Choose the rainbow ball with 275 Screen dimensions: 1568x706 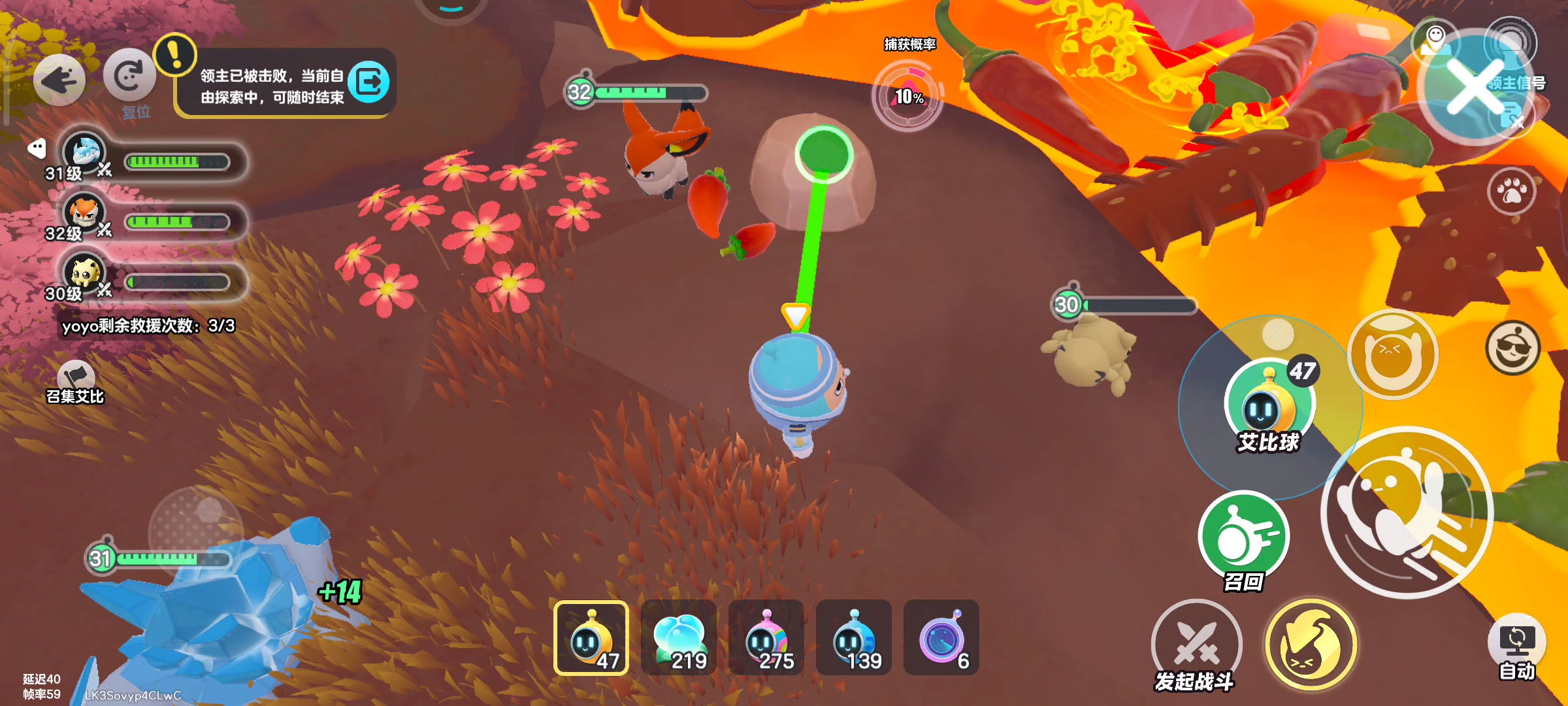click(x=766, y=638)
